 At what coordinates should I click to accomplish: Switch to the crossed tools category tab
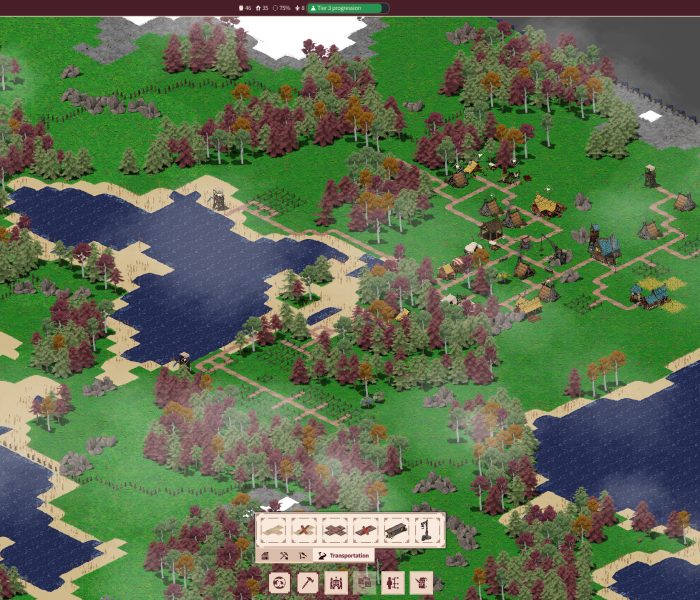284,555
